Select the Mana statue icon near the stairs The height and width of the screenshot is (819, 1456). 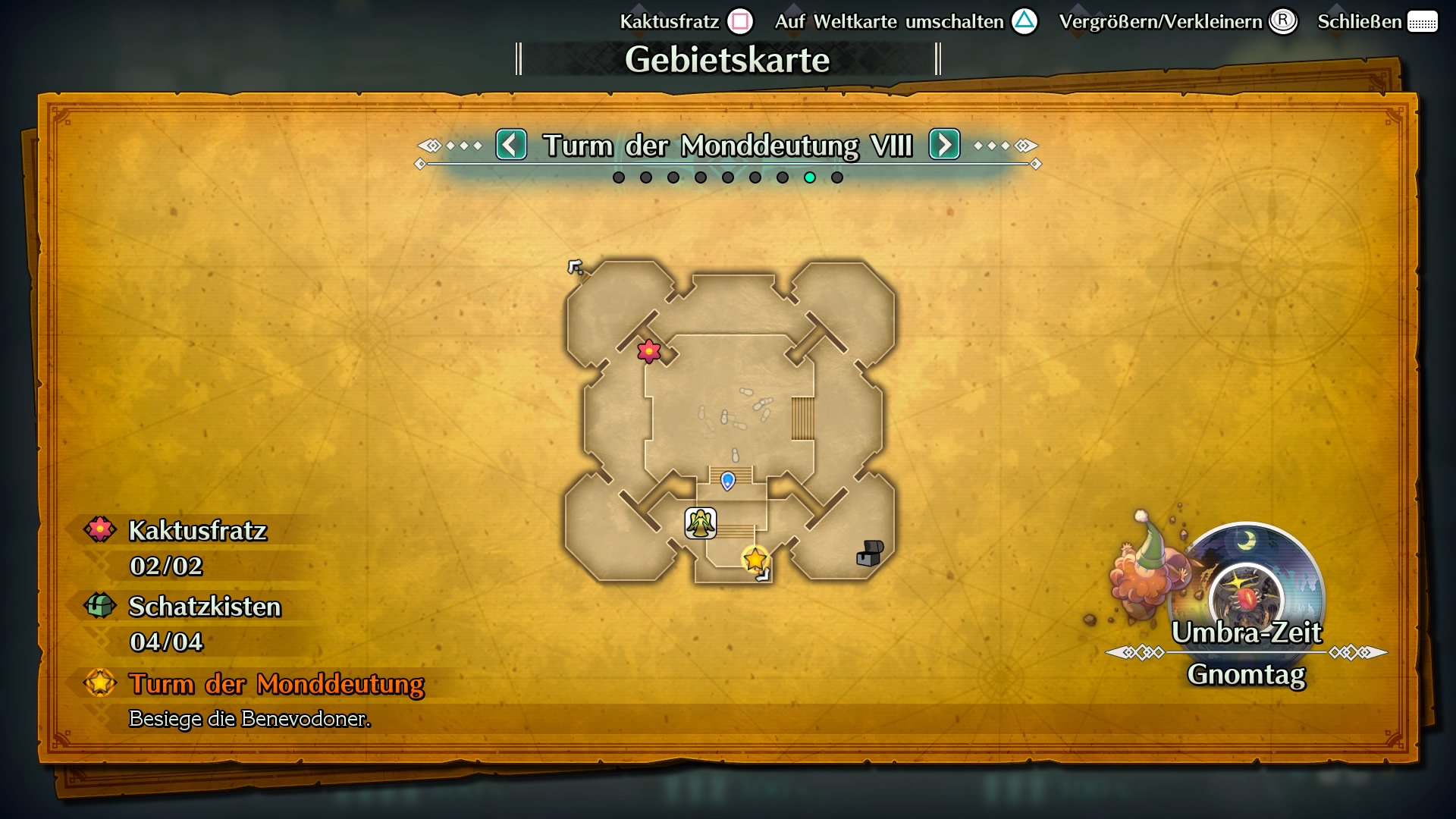[700, 522]
